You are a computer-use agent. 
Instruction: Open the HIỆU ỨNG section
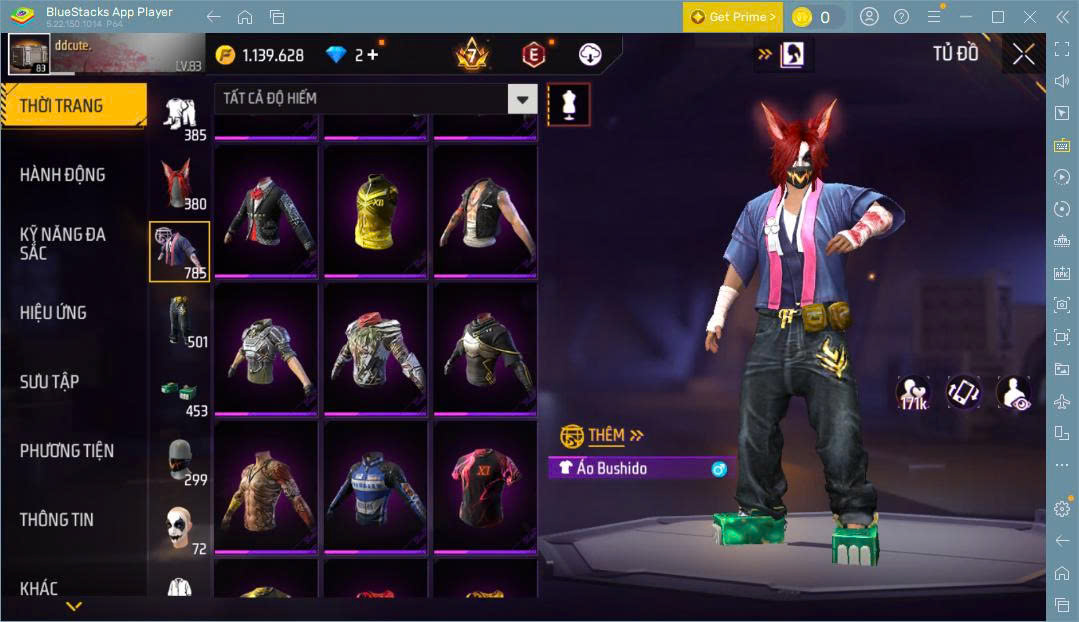[x=53, y=313]
